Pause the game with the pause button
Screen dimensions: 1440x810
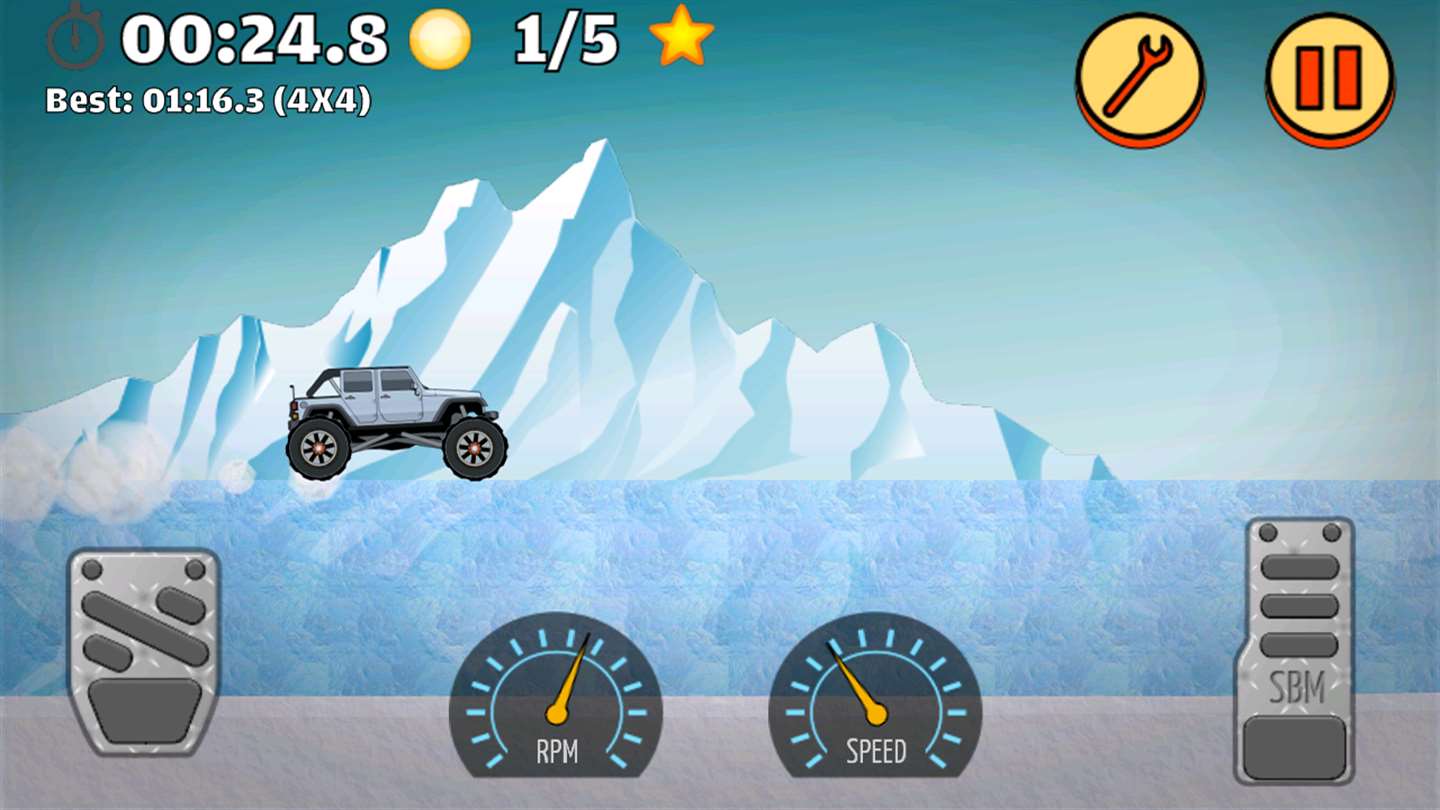pyautogui.click(x=1329, y=77)
